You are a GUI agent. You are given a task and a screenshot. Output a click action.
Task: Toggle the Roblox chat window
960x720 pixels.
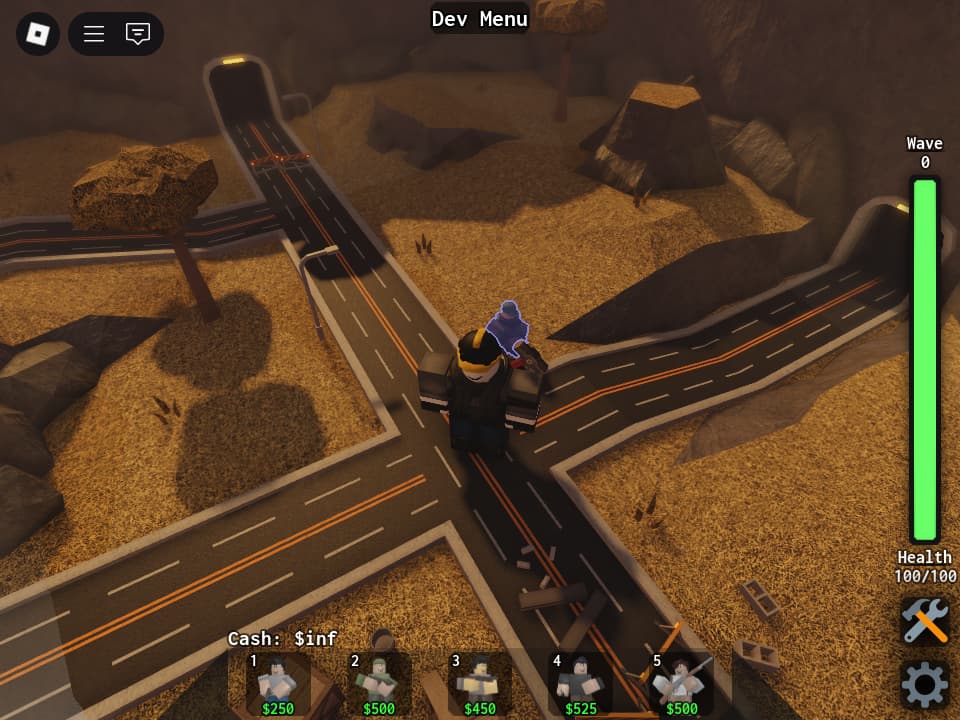coord(138,34)
